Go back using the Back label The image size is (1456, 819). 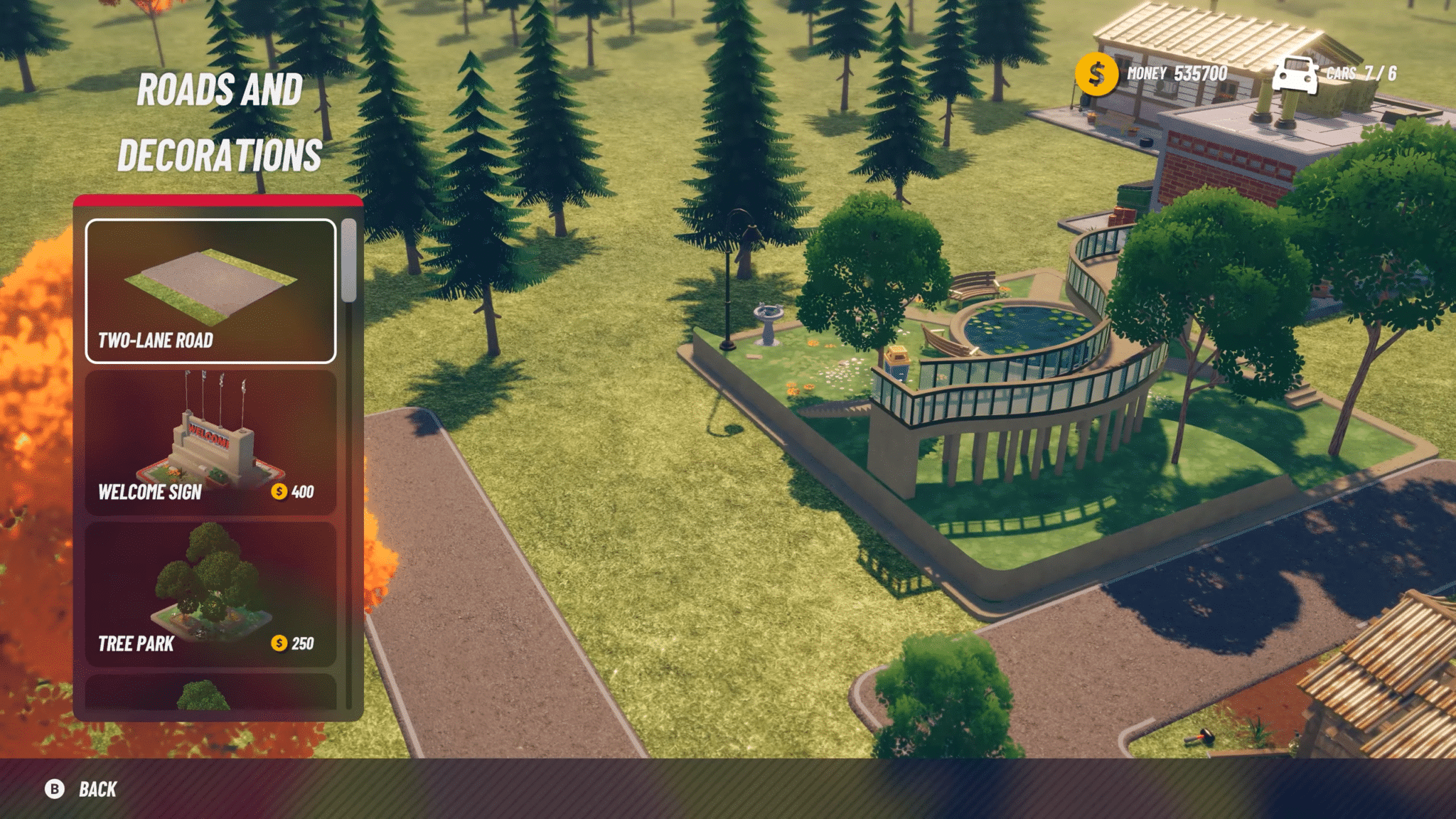click(97, 789)
